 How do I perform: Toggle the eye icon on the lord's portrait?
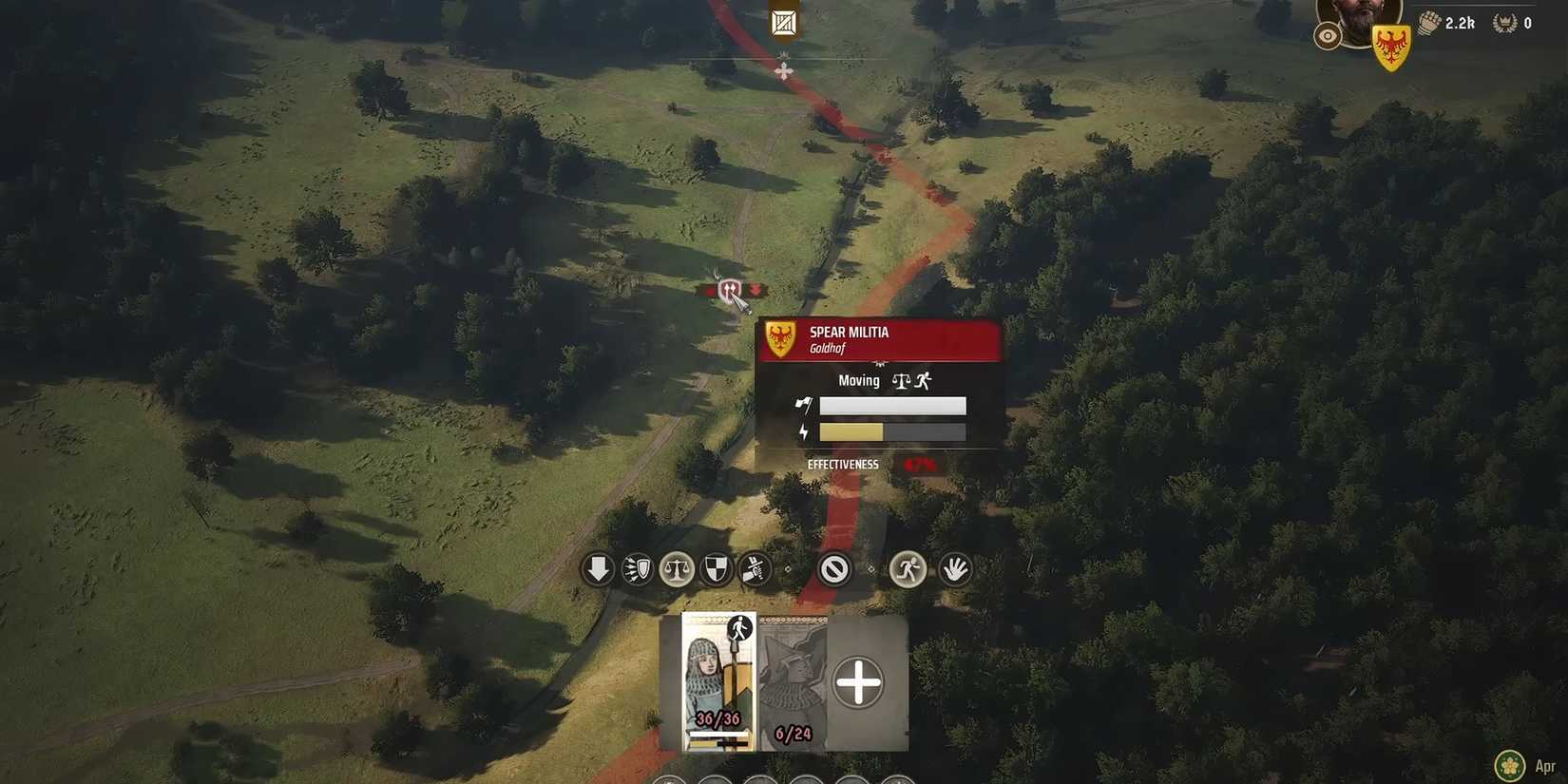[x=1329, y=37]
